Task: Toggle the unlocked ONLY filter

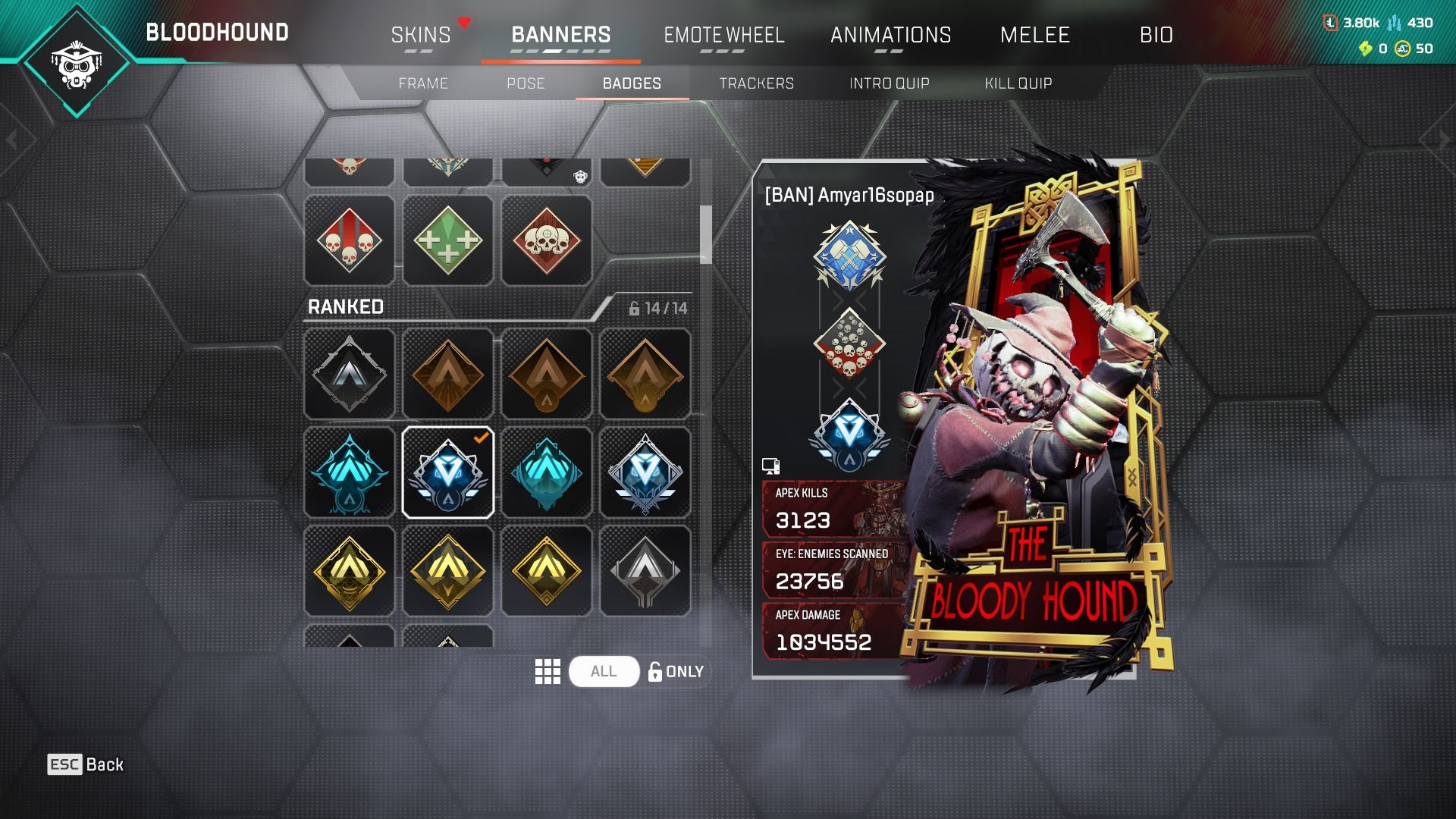Action: [676, 672]
